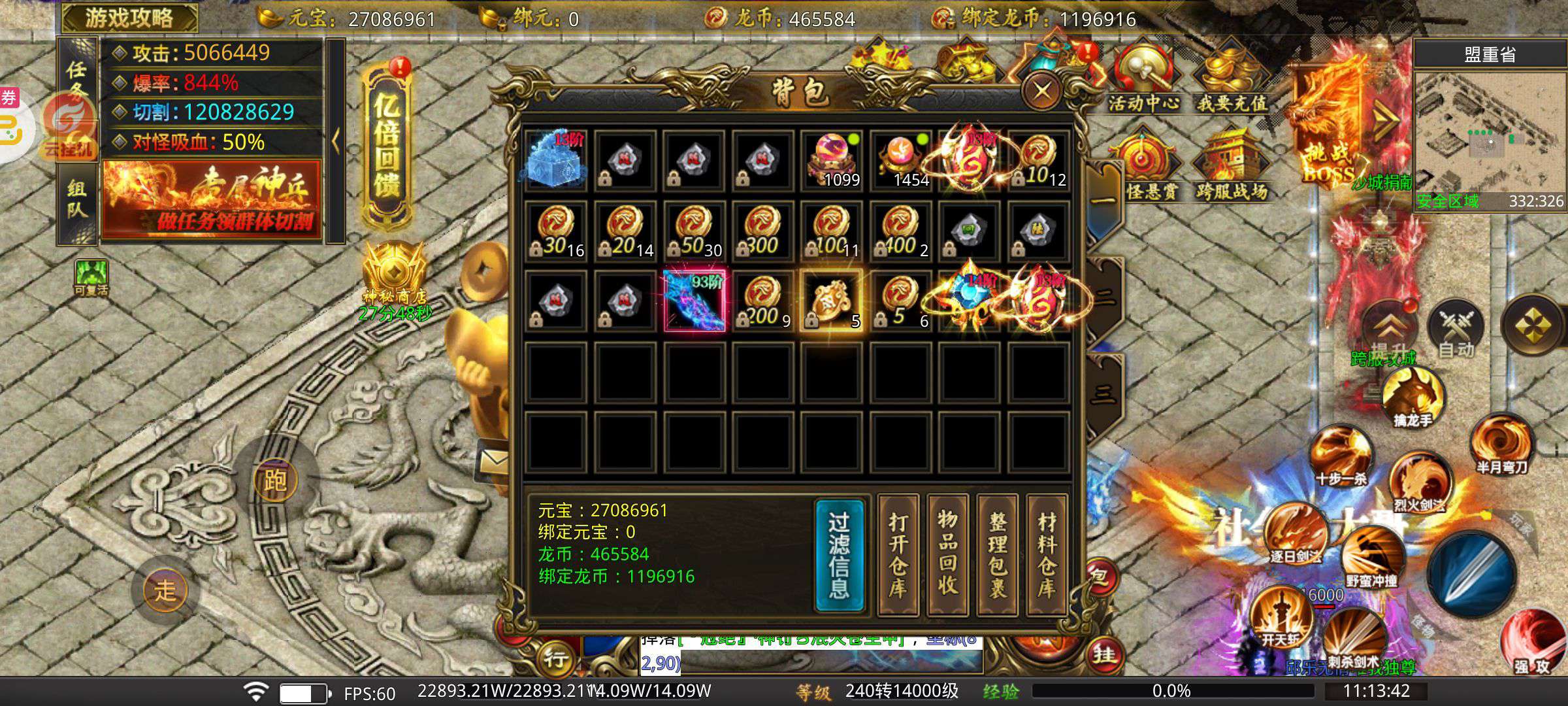Tap the 我要充值 recharge icon
Screen dimensions: 1568x706
point(1232,78)
